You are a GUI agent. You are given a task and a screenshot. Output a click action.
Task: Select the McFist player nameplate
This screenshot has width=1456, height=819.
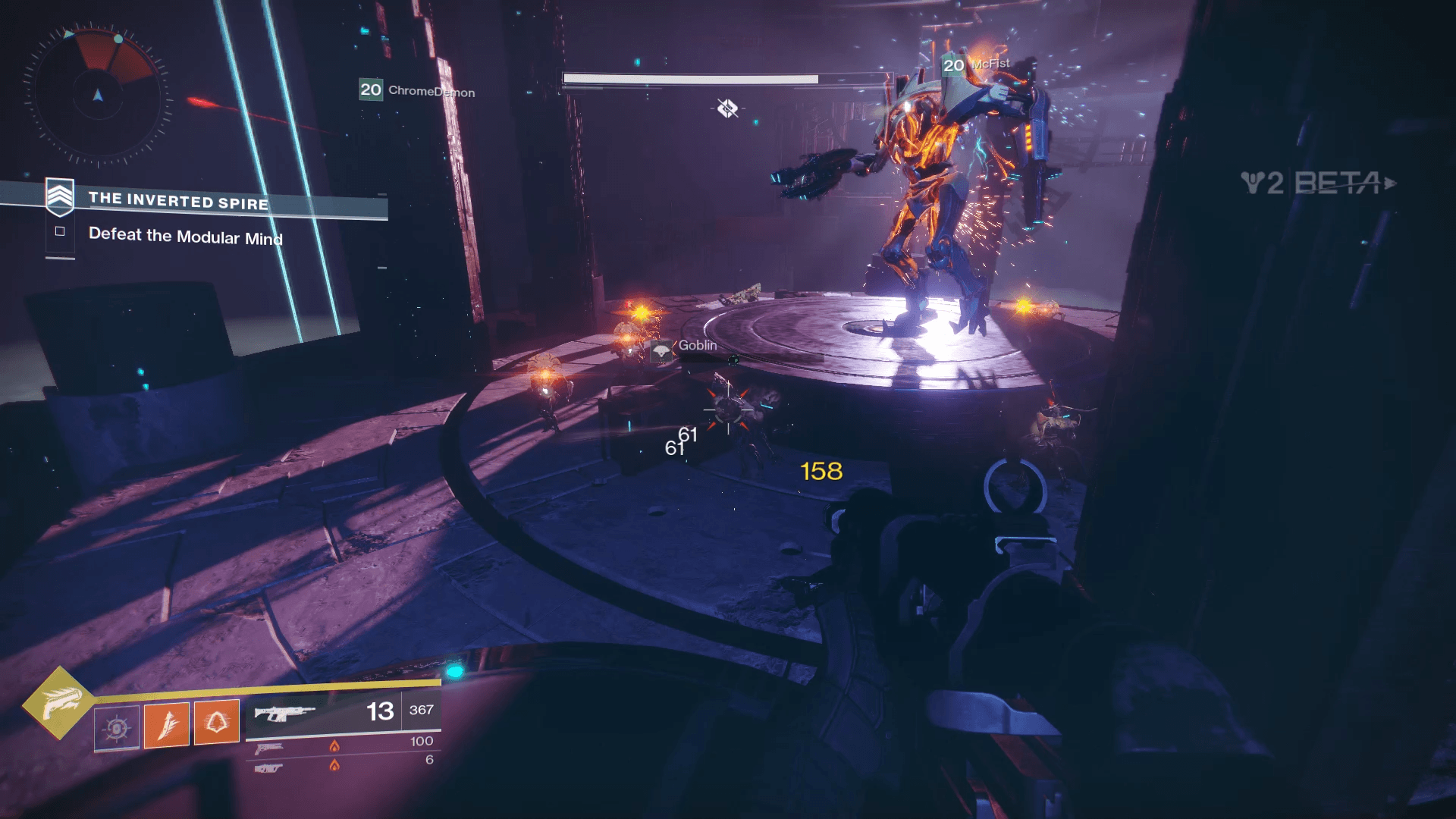point(977,65)
